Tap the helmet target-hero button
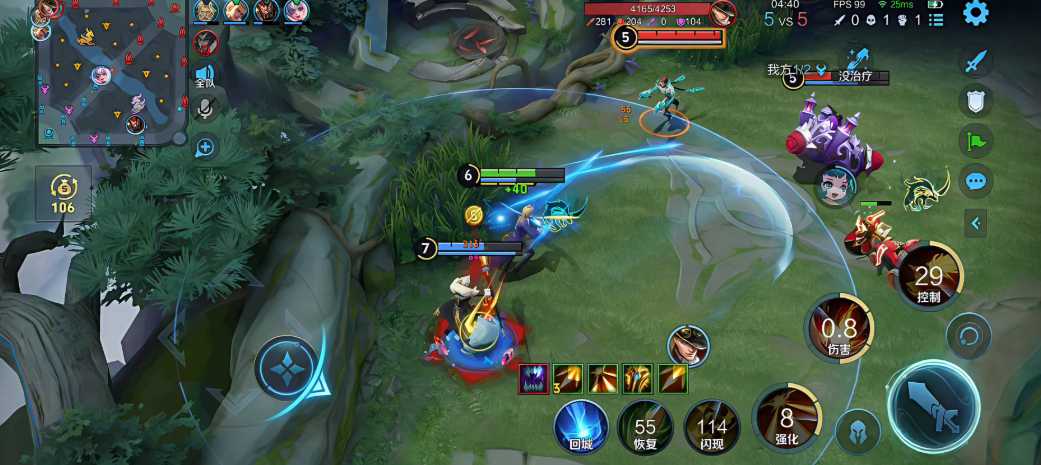The image size is (1041, 465). [858, 430]
